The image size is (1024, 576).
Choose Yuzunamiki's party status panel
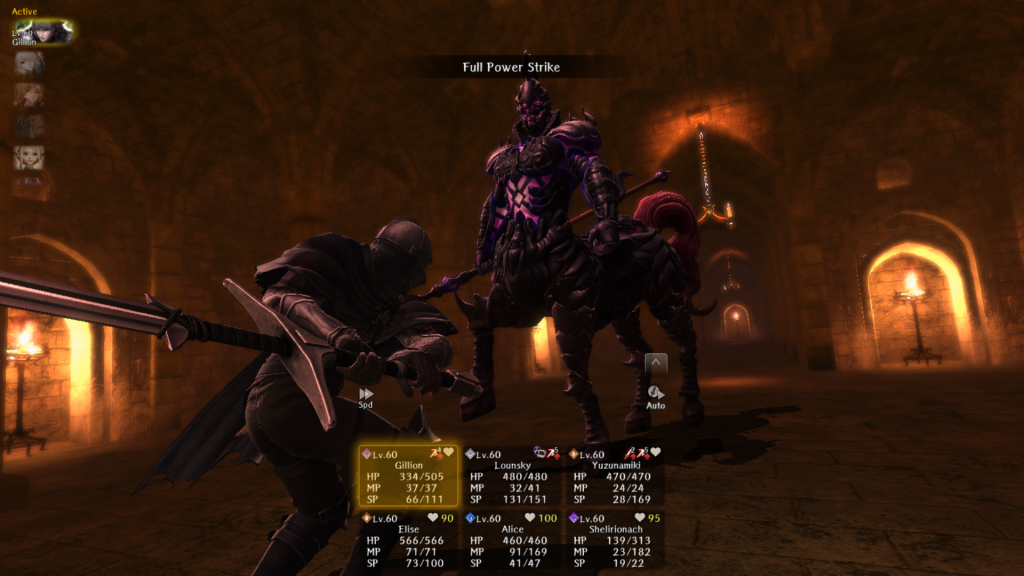tap(614, 476)
